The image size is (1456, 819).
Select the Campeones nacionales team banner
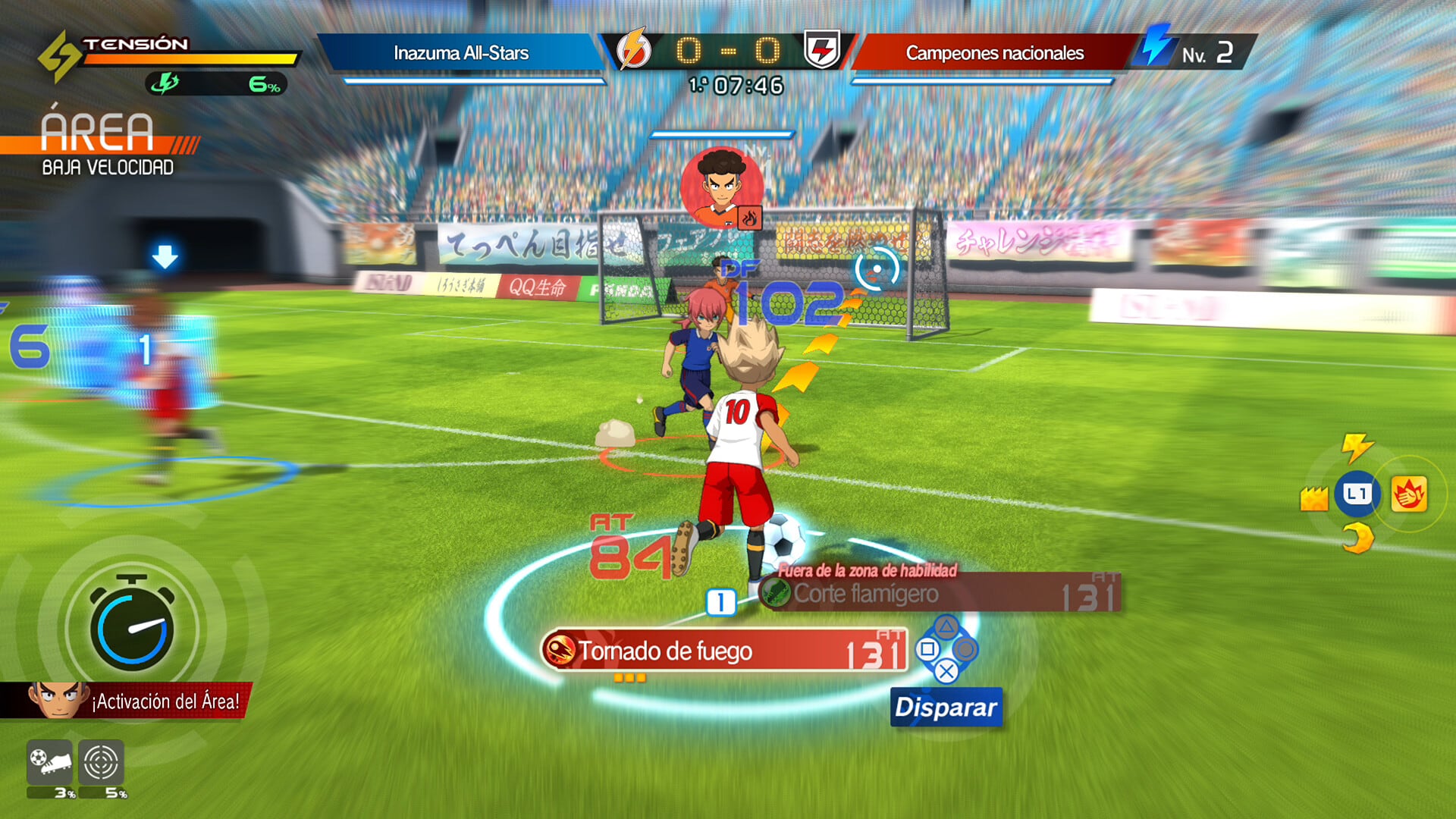point(994,52)
